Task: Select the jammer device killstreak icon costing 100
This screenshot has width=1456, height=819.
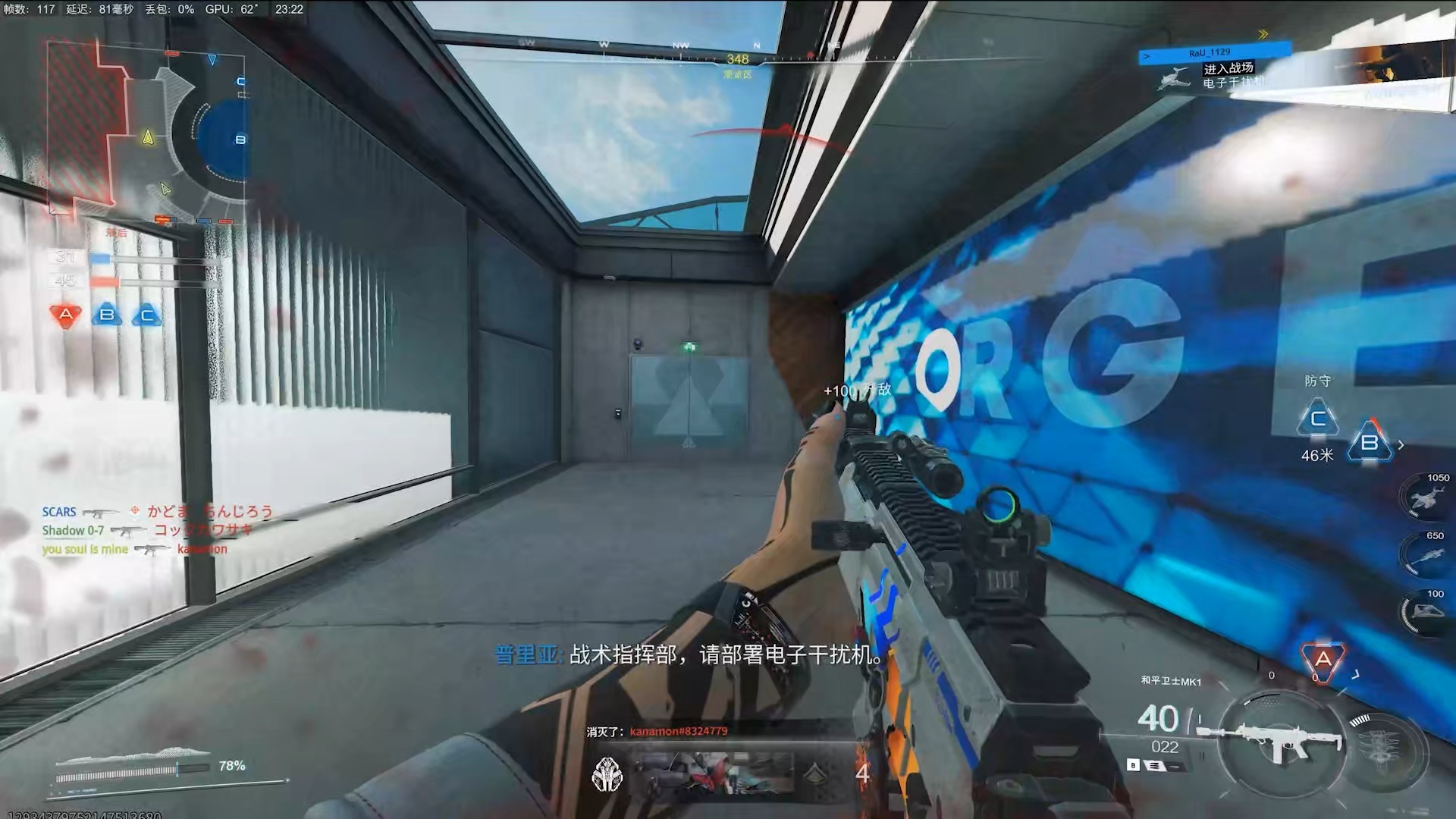Action: 1429,612
